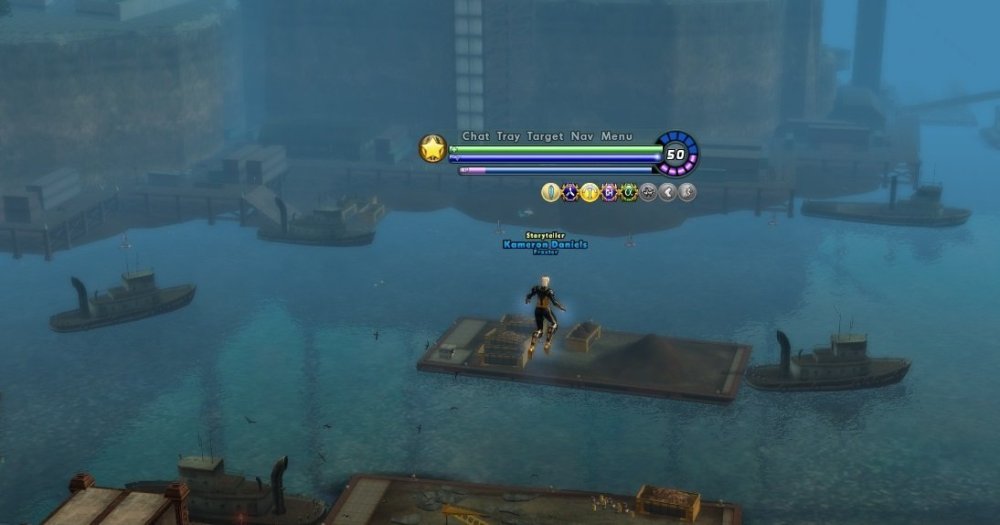This screenshot has width=1000, height=525.
Task: Select the green alpha symbol buff icon
Action: 628,192
